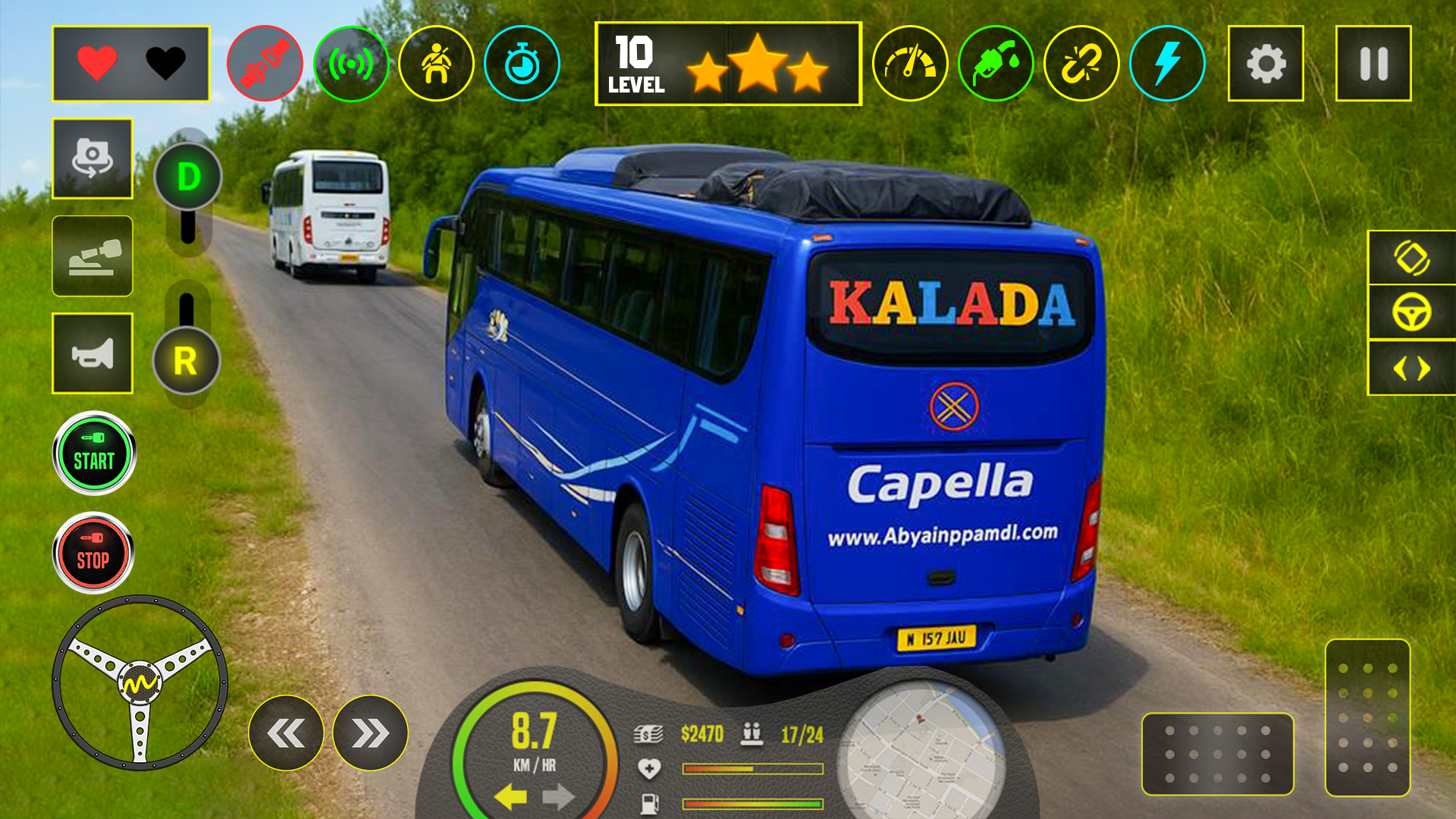Click the Level 10 stars banner

[x=728, y=64]
